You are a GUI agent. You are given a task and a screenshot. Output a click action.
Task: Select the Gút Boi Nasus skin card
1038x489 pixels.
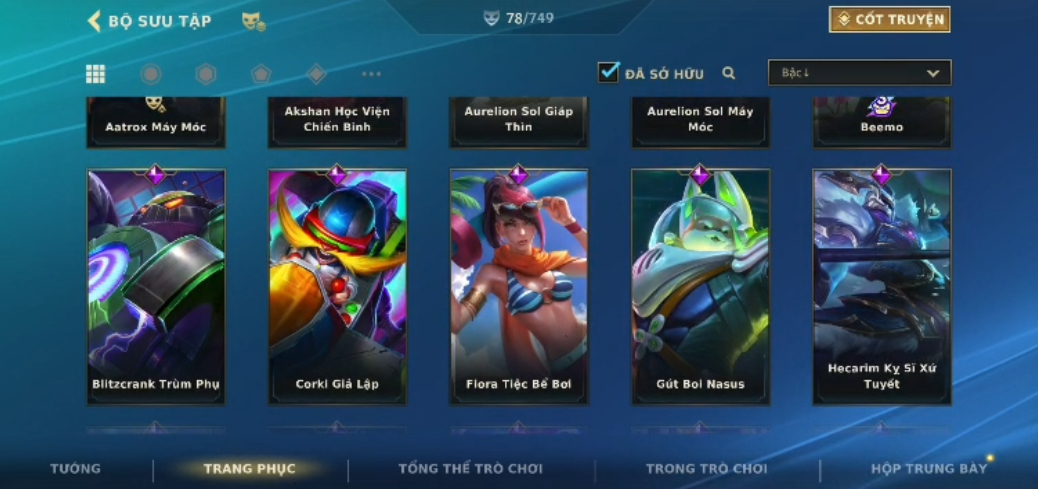point(700,287)
